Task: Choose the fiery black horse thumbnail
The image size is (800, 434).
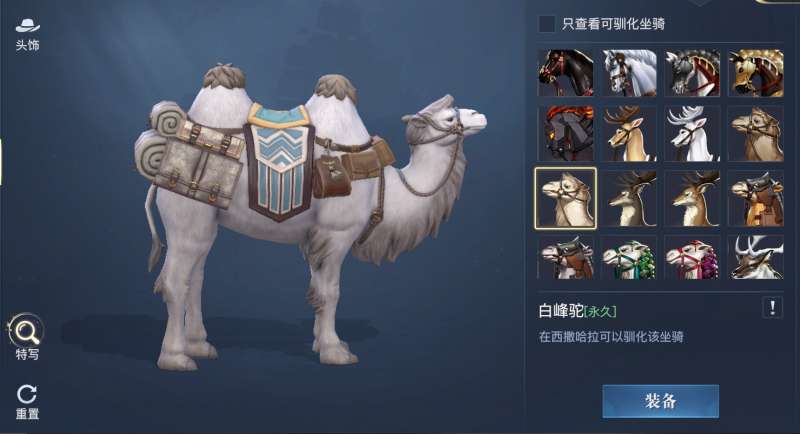Action: tap(566, 134)
